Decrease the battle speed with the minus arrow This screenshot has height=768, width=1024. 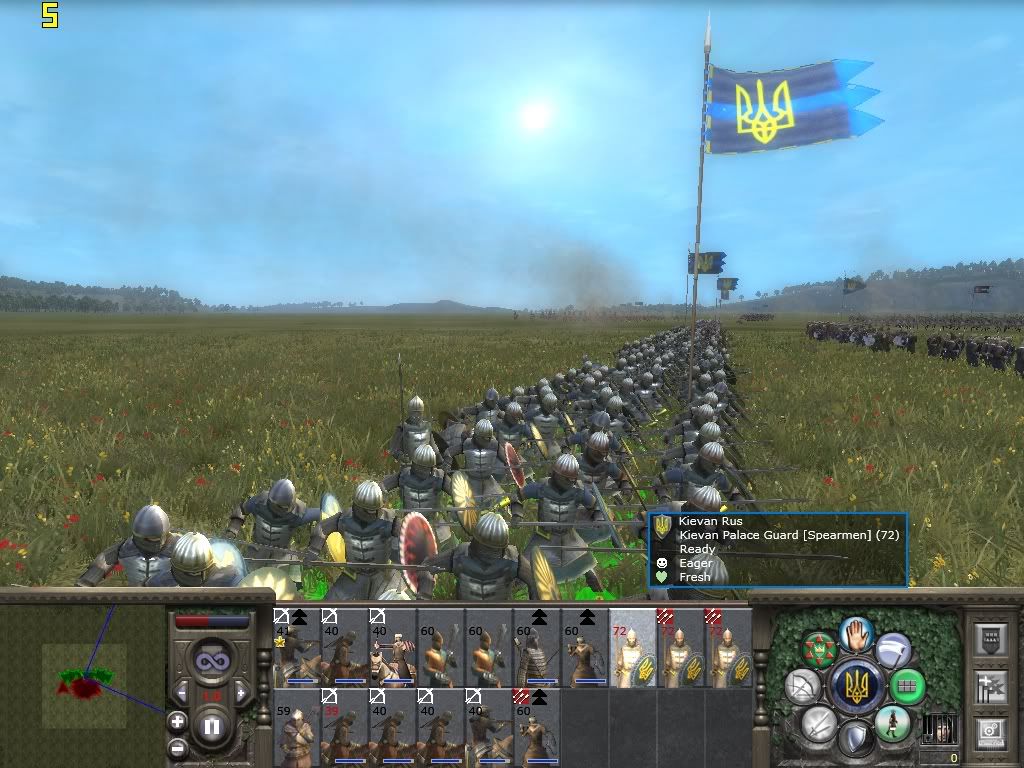pos(181,693)
